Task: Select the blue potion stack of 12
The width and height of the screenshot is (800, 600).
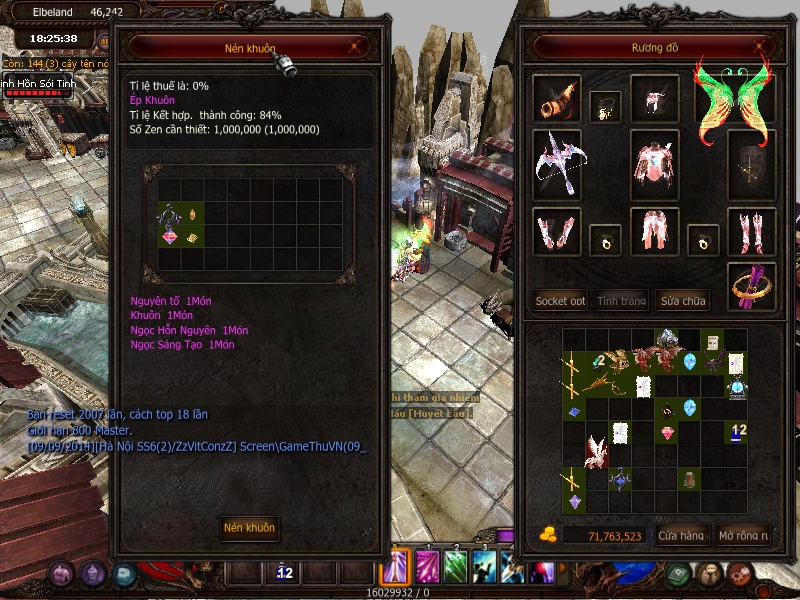Action: 738,431
